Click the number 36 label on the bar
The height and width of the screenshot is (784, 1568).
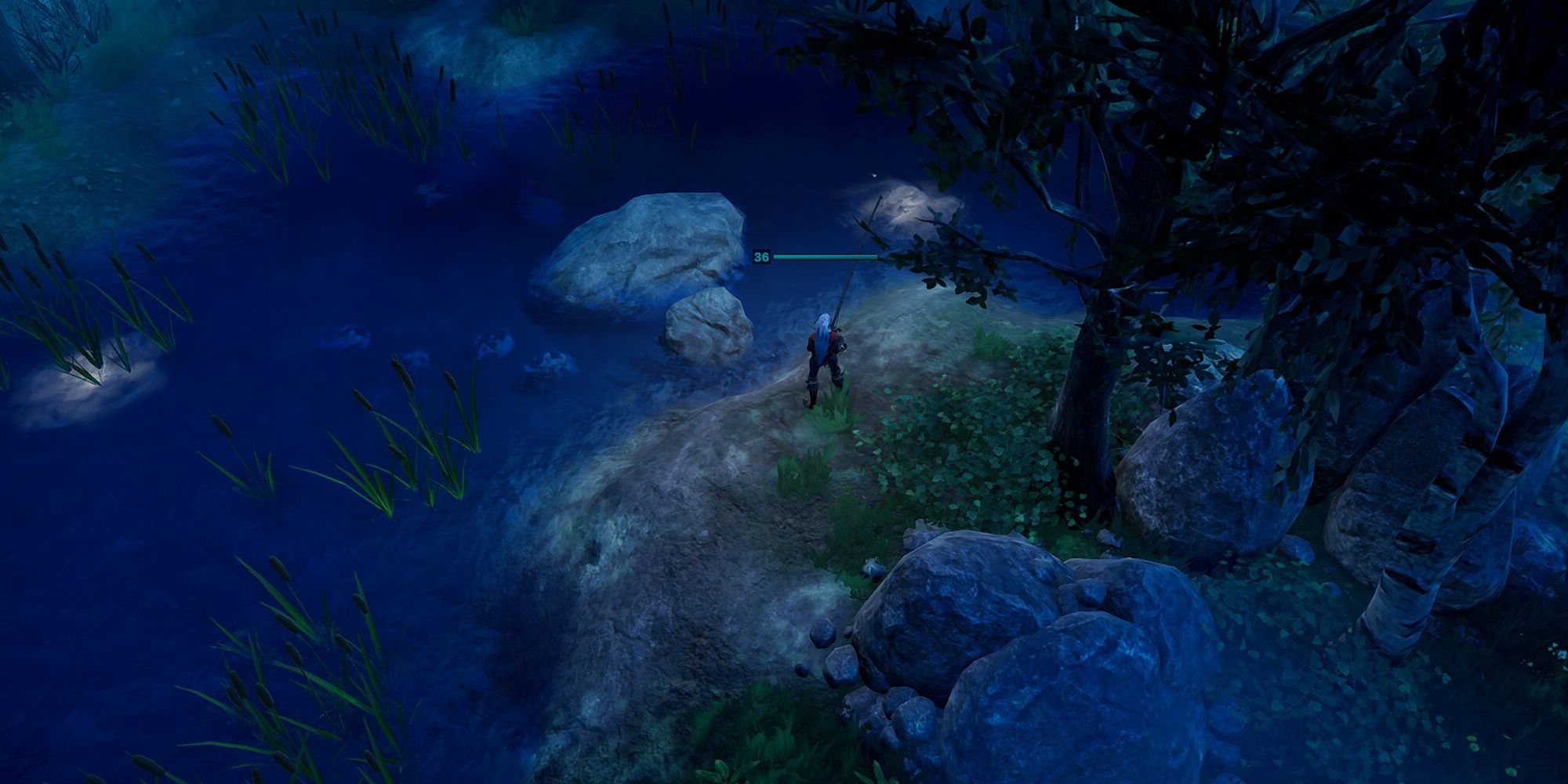click(760, 256)
